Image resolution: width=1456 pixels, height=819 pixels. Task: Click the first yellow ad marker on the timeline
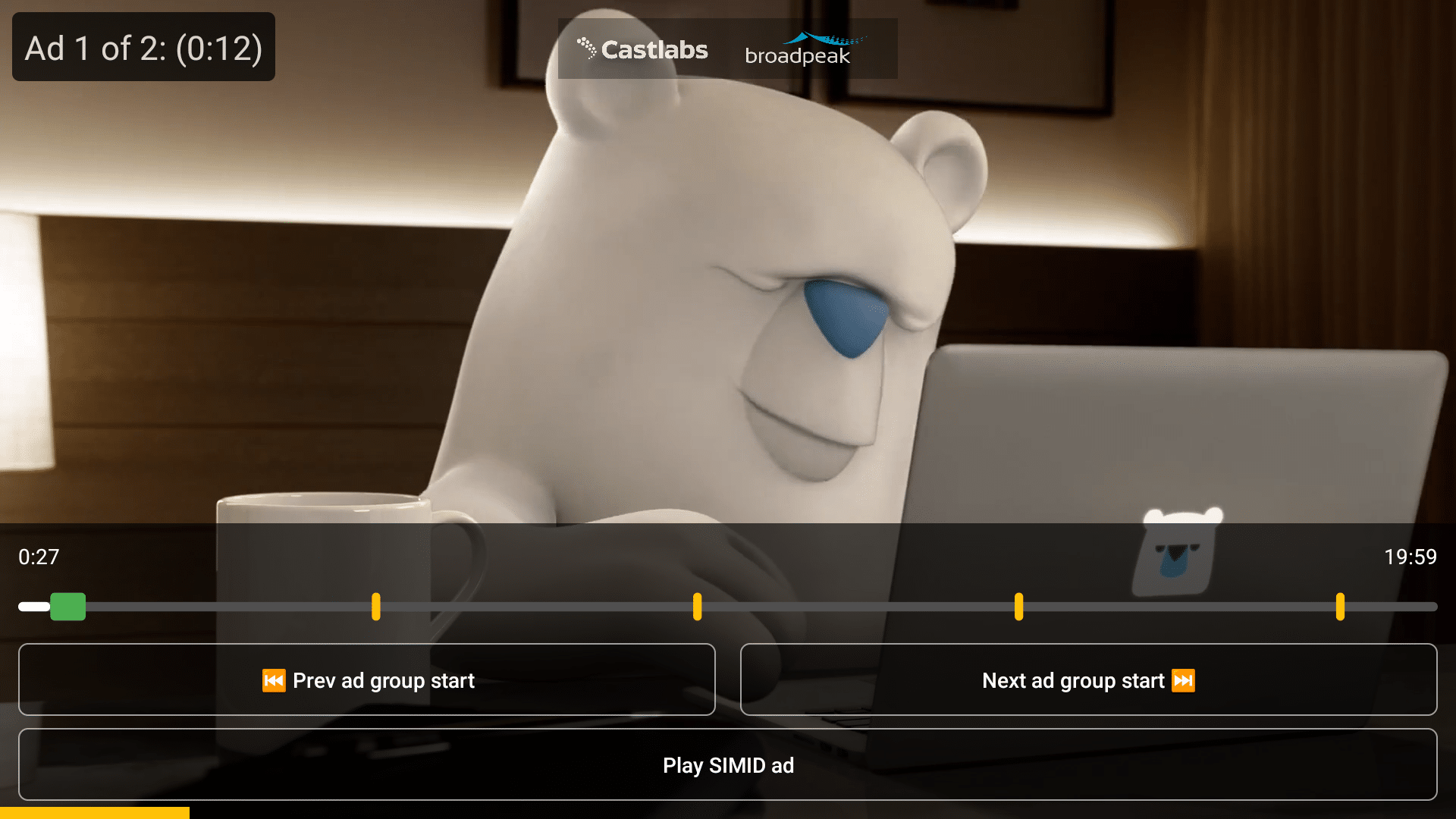377,607
